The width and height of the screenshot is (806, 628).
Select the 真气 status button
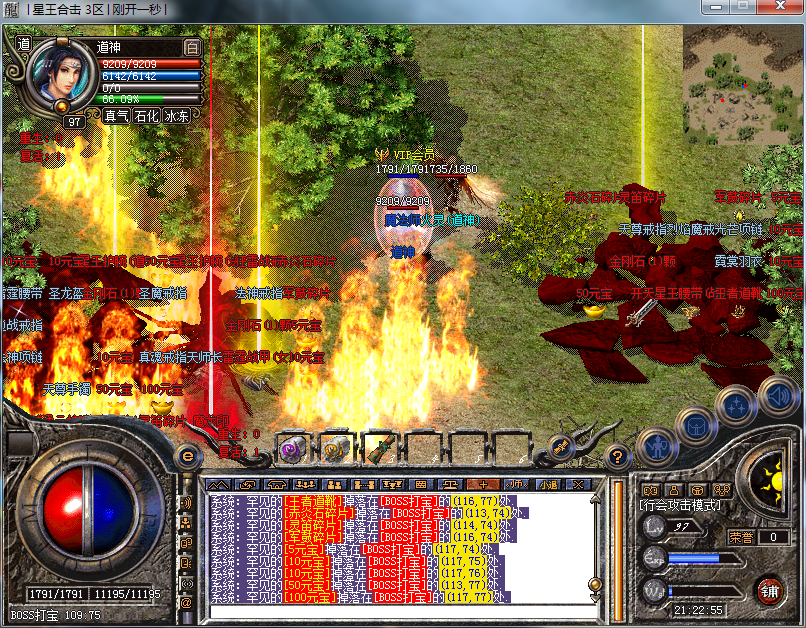117,116
